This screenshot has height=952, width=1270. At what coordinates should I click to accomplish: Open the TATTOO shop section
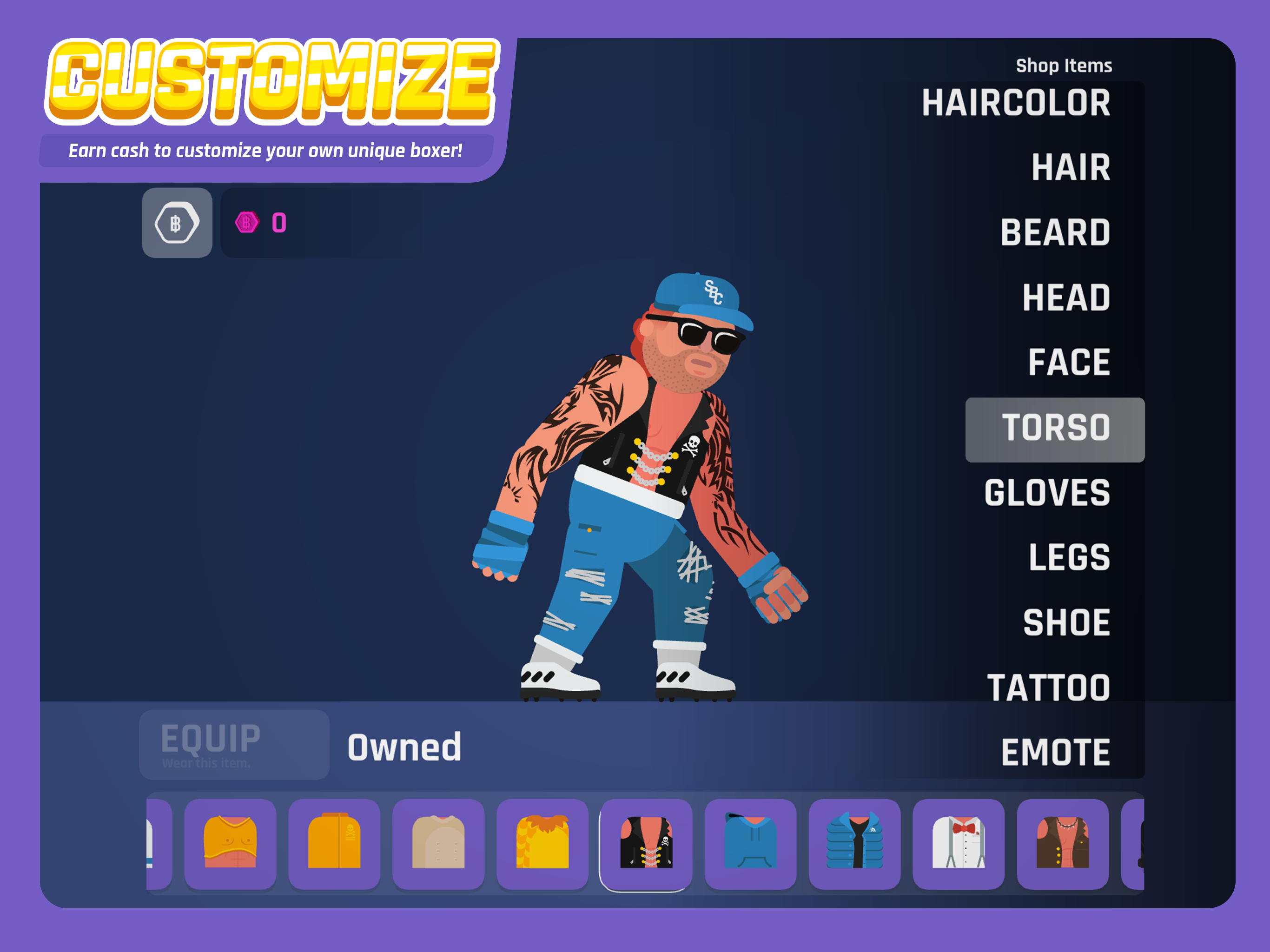[x=1055, y=686]
